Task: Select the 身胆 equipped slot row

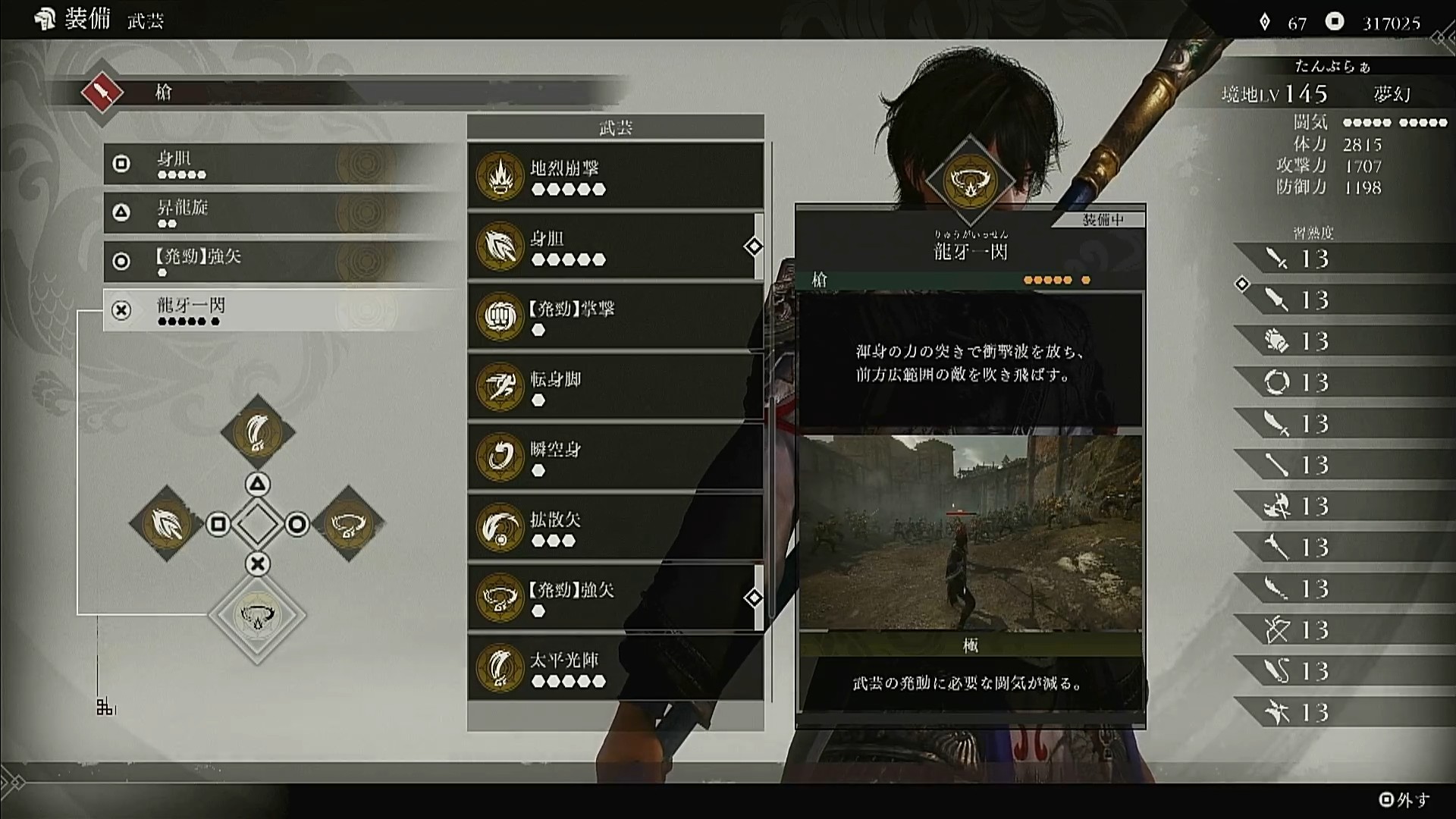Action: point(281,164)
